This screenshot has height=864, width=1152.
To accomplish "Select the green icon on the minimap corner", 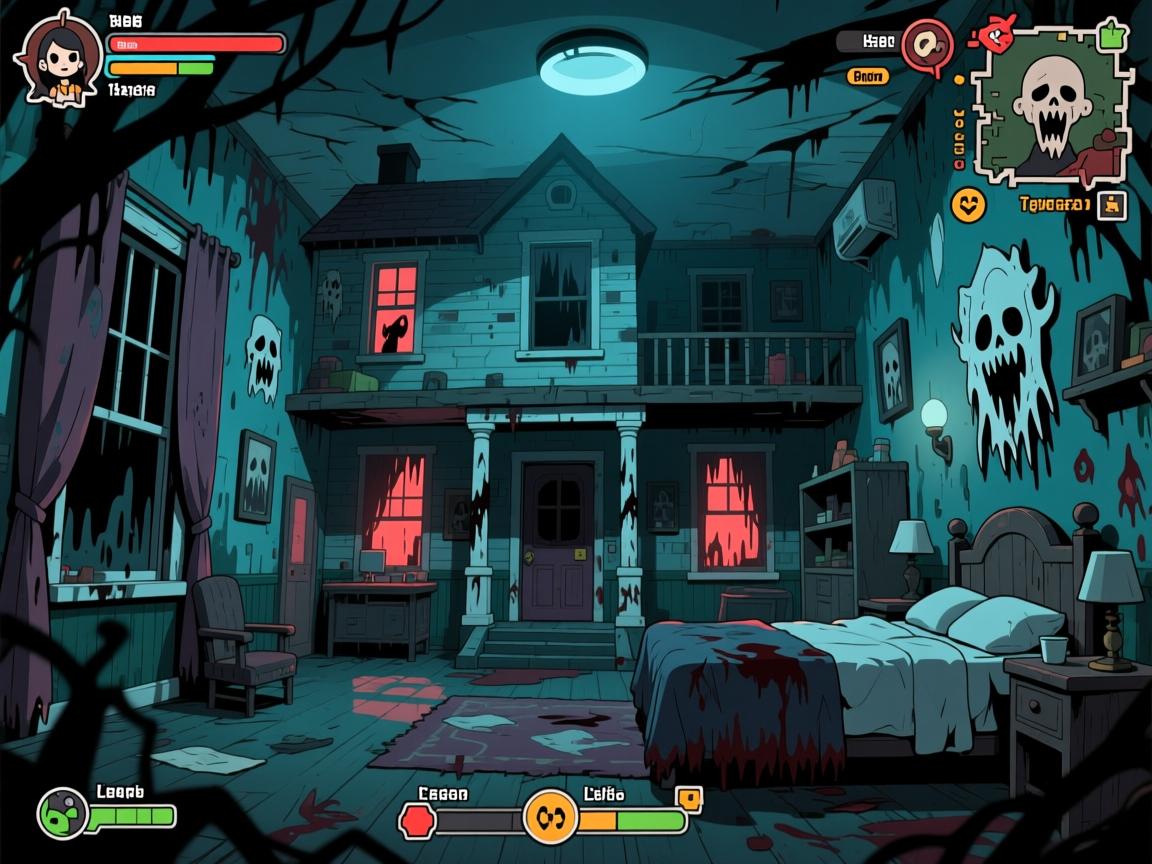I will pyautogui.click(x=1111, y=37).
